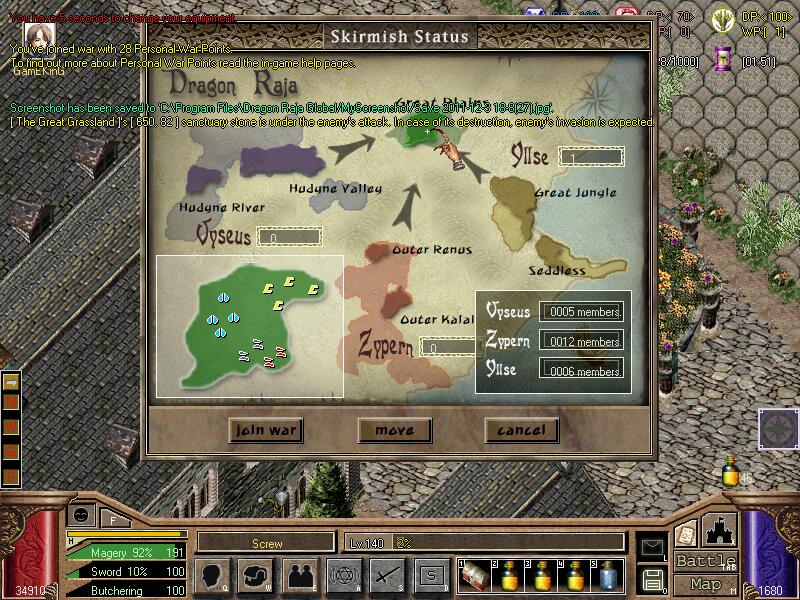The height and width of the screenshot is (600, 800).
Task: Choose the move button in Skirmish Status
Action: 394,430
